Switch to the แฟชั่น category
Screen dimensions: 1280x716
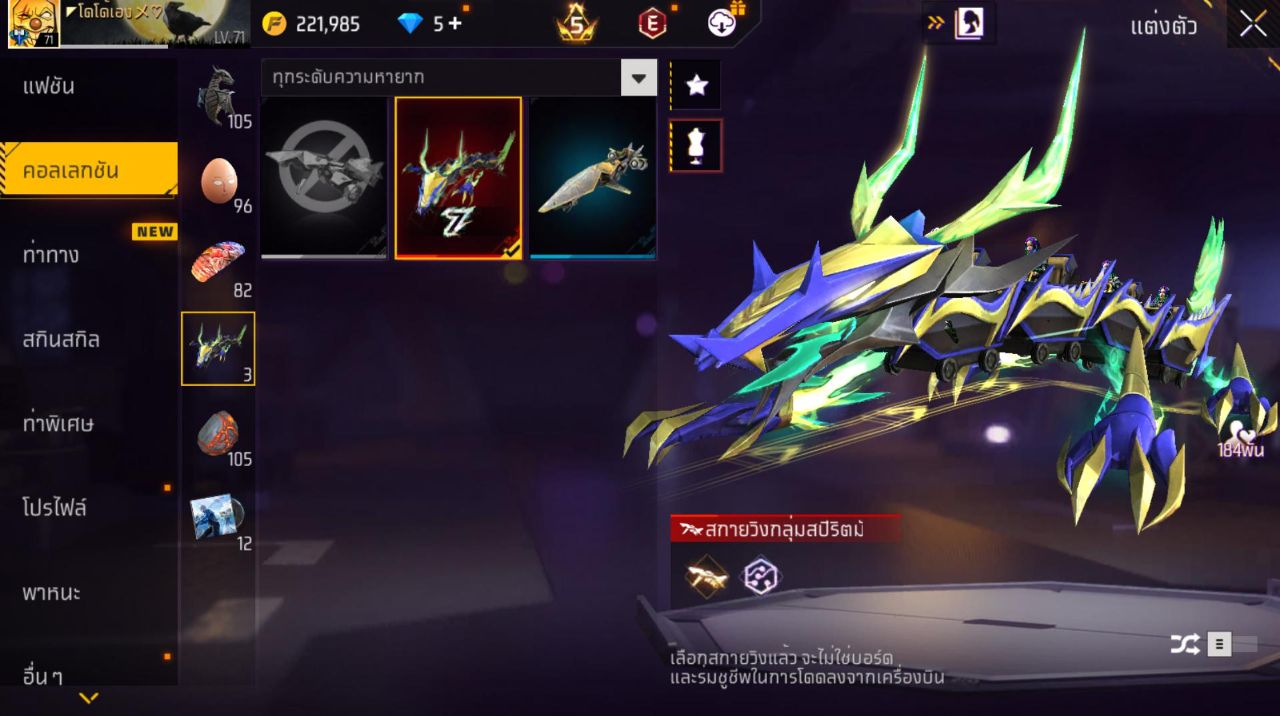pyautogui.click(x=50, y=86)
